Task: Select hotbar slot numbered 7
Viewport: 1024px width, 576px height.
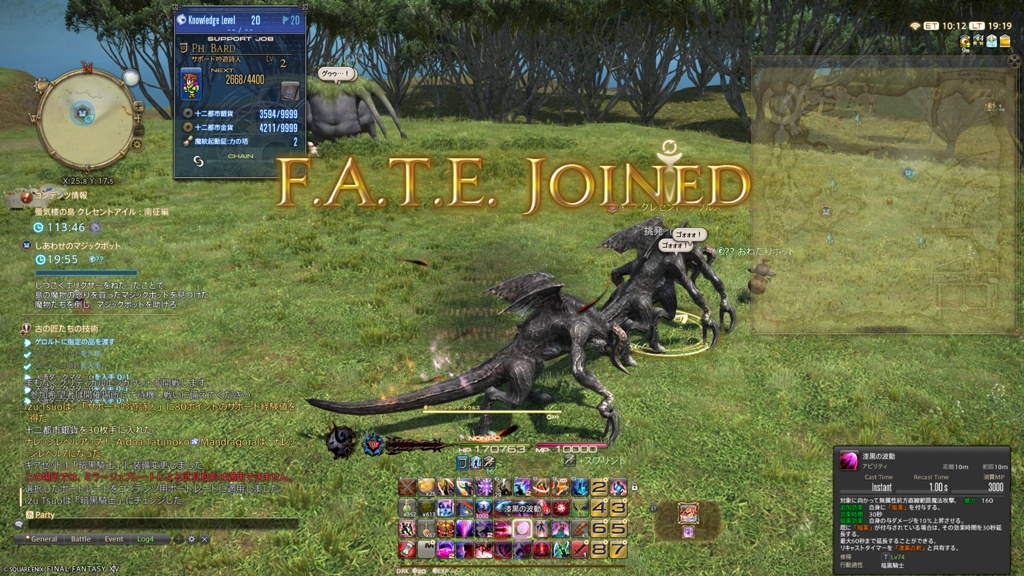Action: [619, 549]
